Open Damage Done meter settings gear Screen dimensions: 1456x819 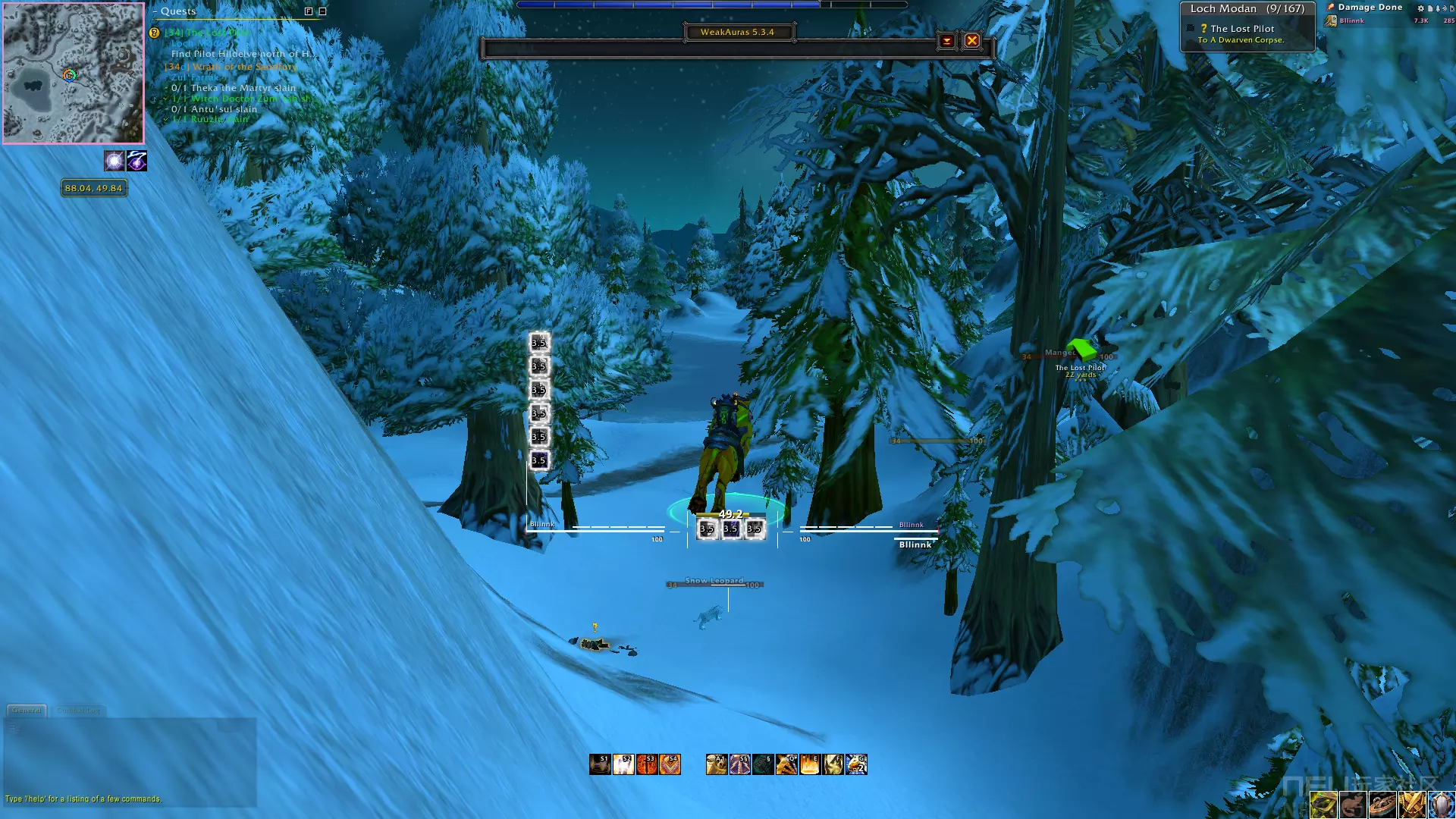1420,8
